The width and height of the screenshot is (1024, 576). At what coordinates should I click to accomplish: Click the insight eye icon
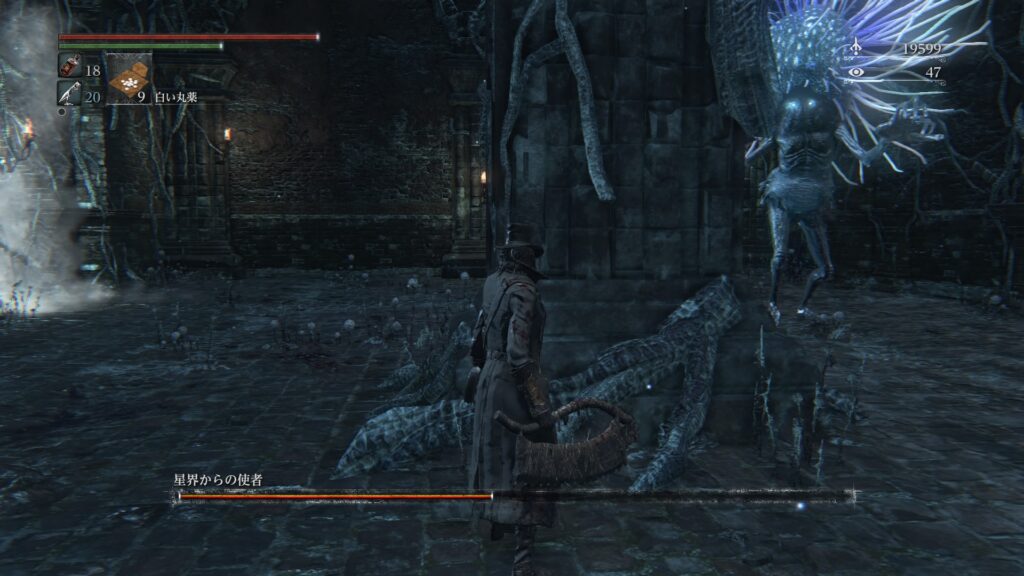tap(855, 72)
